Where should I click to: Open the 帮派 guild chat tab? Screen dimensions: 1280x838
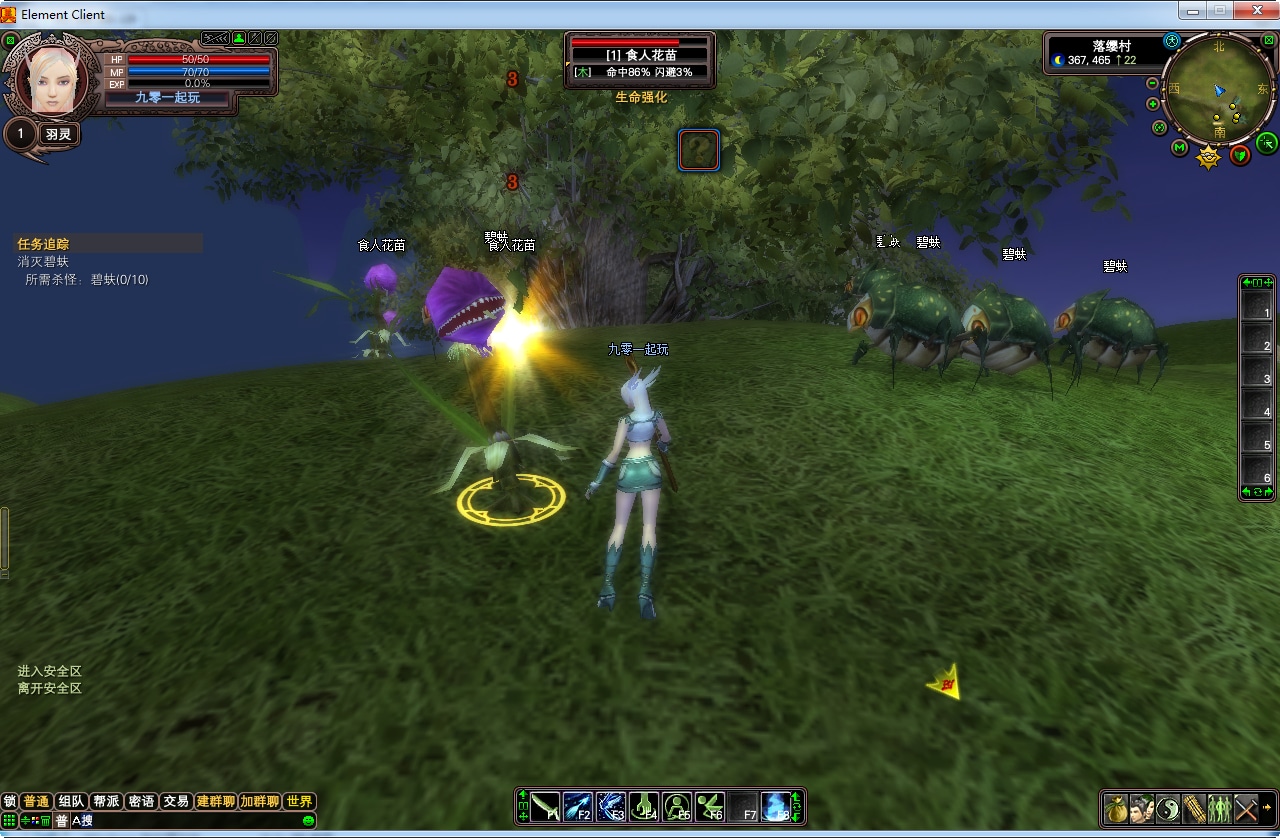coord(106,802)
